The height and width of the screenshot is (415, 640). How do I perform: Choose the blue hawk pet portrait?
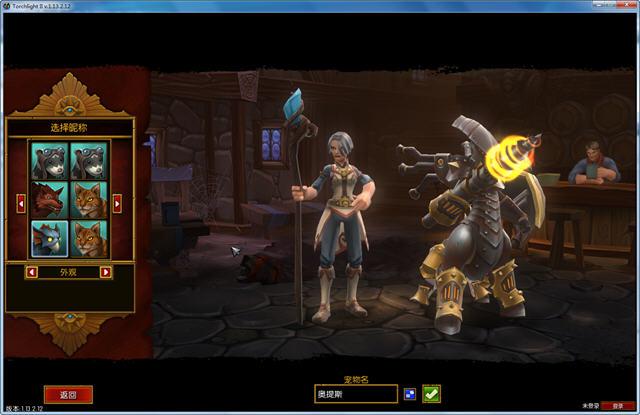tap(49, 239)
